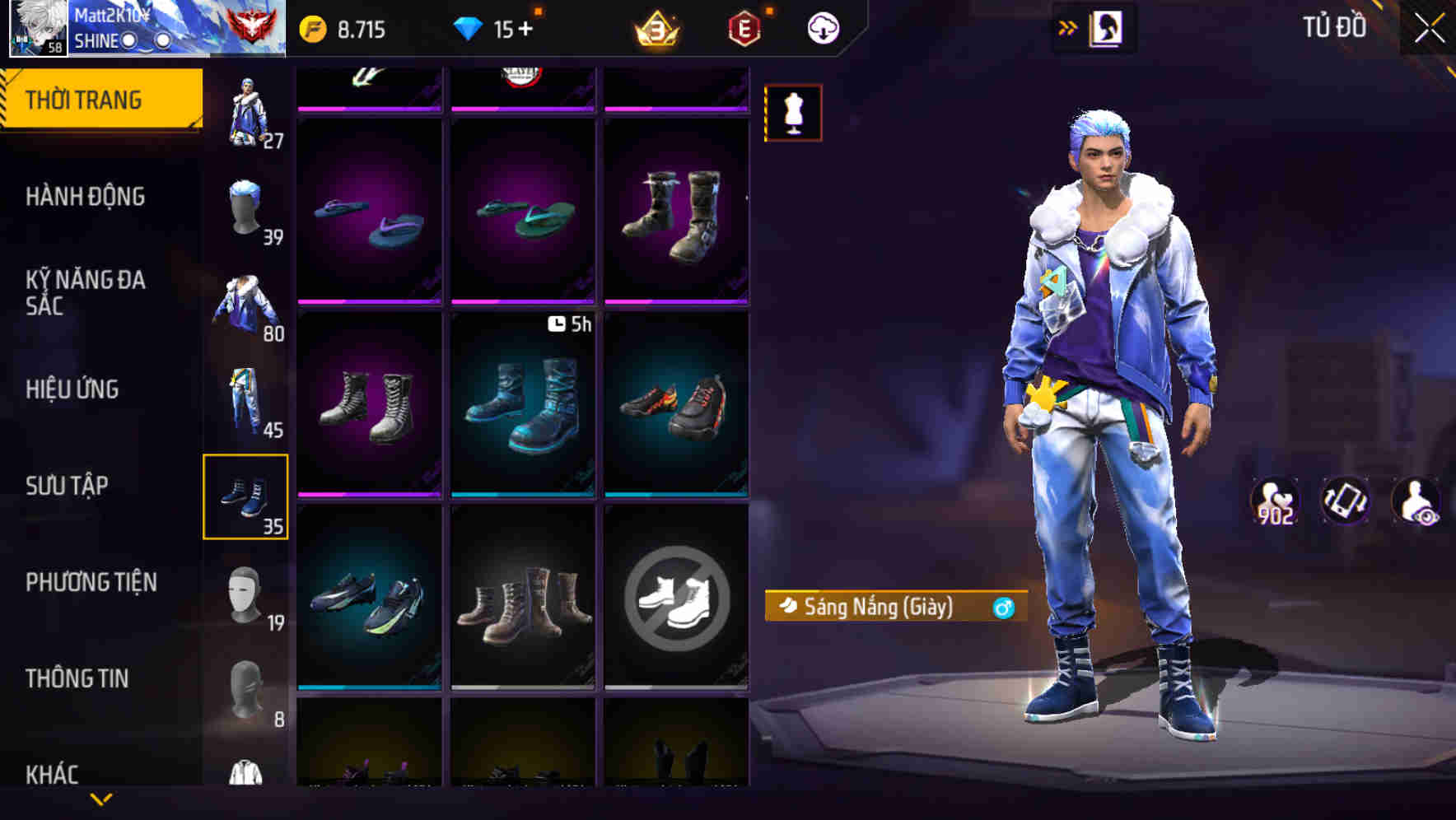
Task: Switch to the HÀNH ĐỘNG tab
Action: (86, 198)
